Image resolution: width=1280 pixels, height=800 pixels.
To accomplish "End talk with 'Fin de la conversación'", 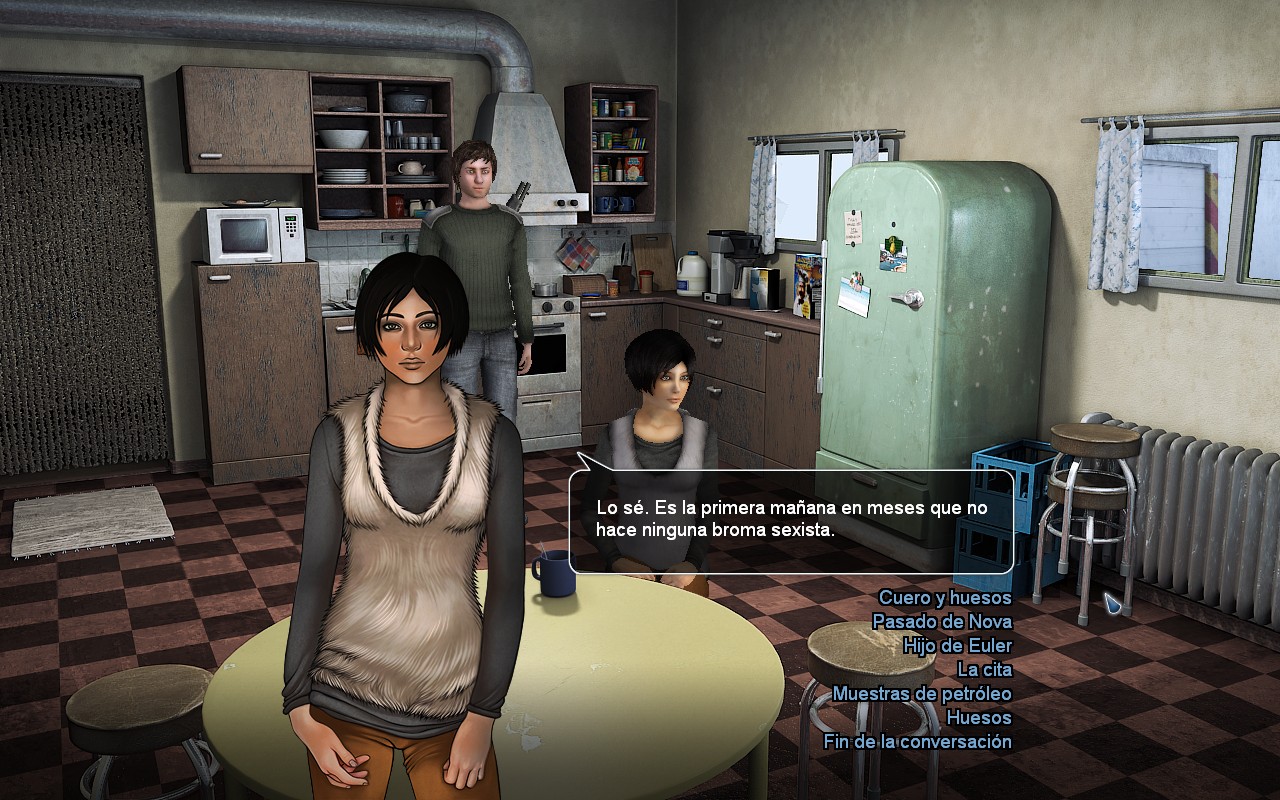I will coord(917,742).
